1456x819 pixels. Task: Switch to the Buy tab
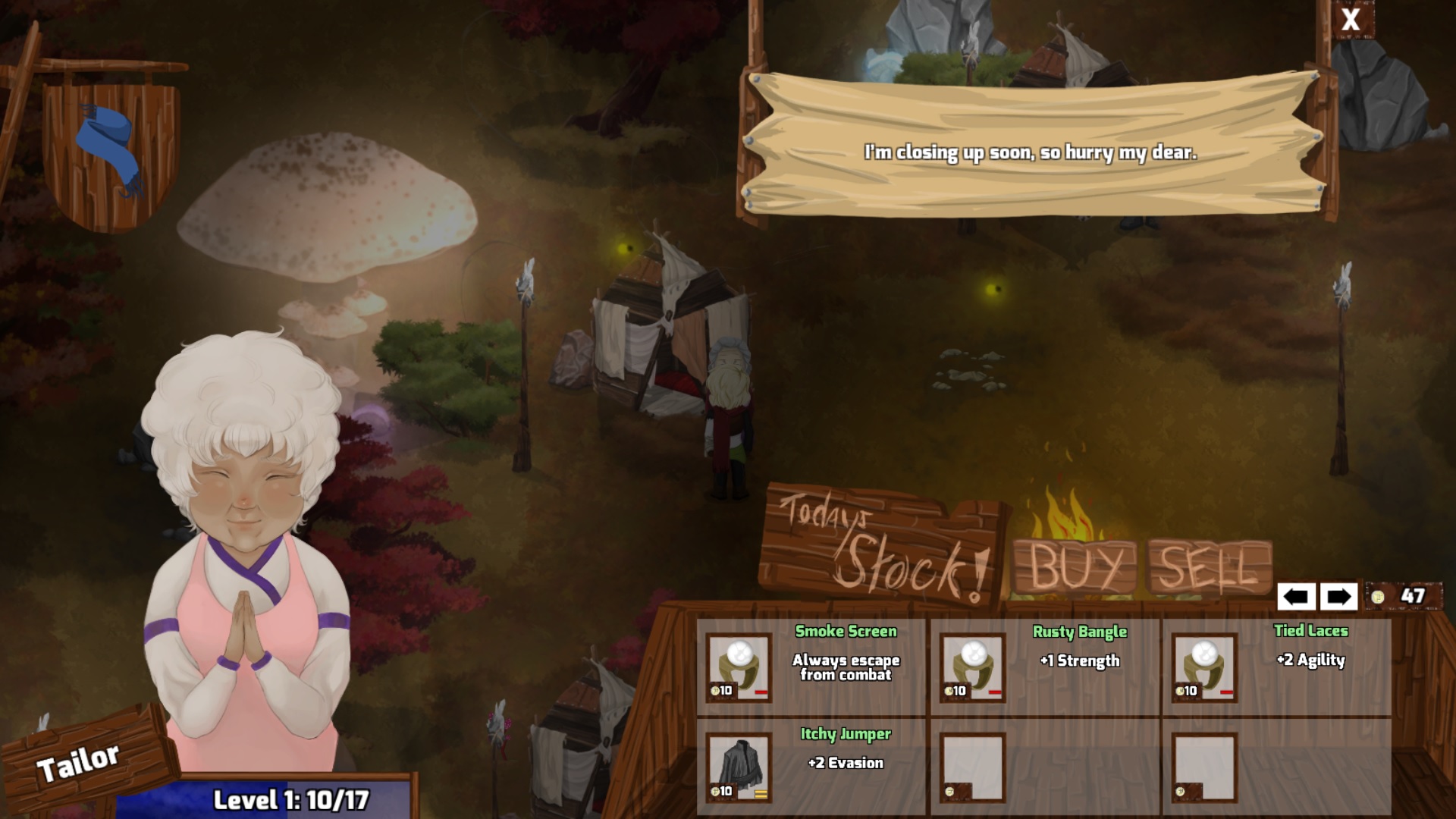click(x=1075, y=567)
